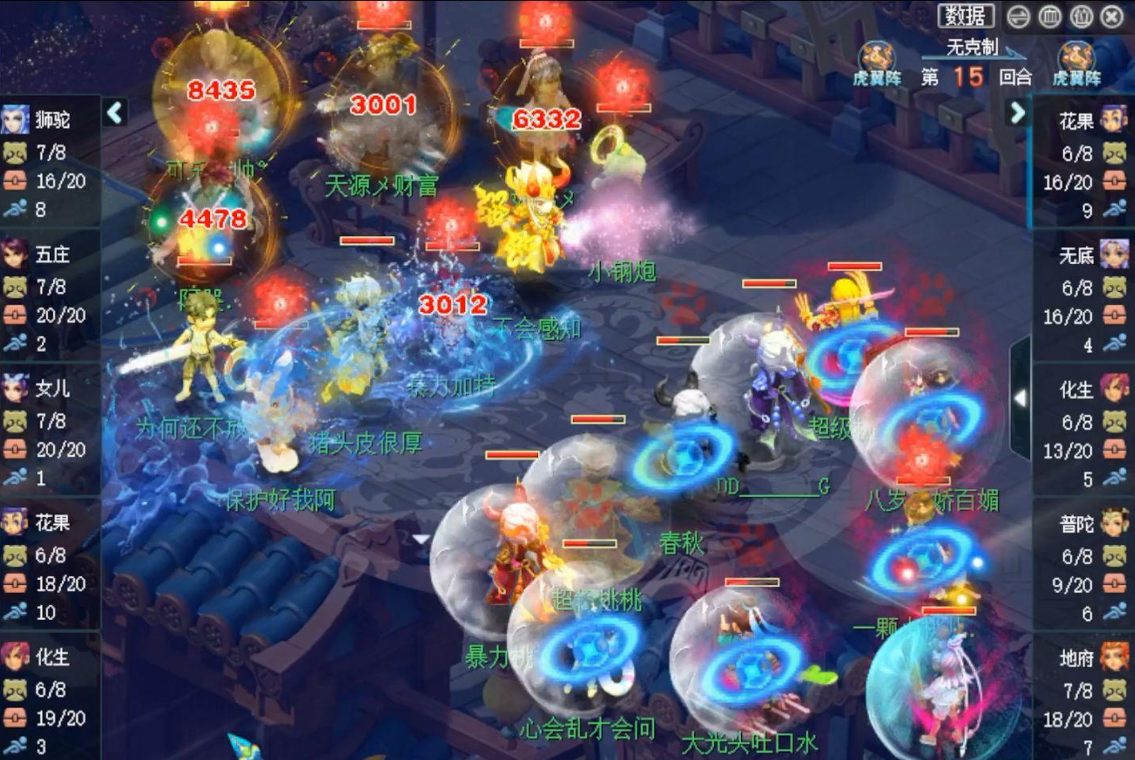This screenshot has width=1135, height=760.
Task: Click the swap arrows round button
Action: click(1018, 16)
